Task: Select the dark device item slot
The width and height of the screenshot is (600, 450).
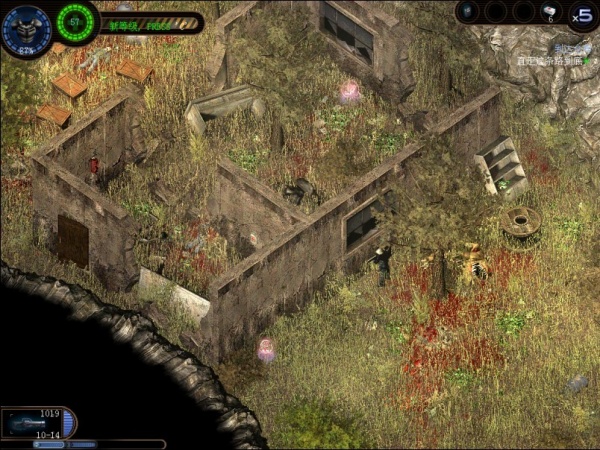Action: click(x=470, y=12)
